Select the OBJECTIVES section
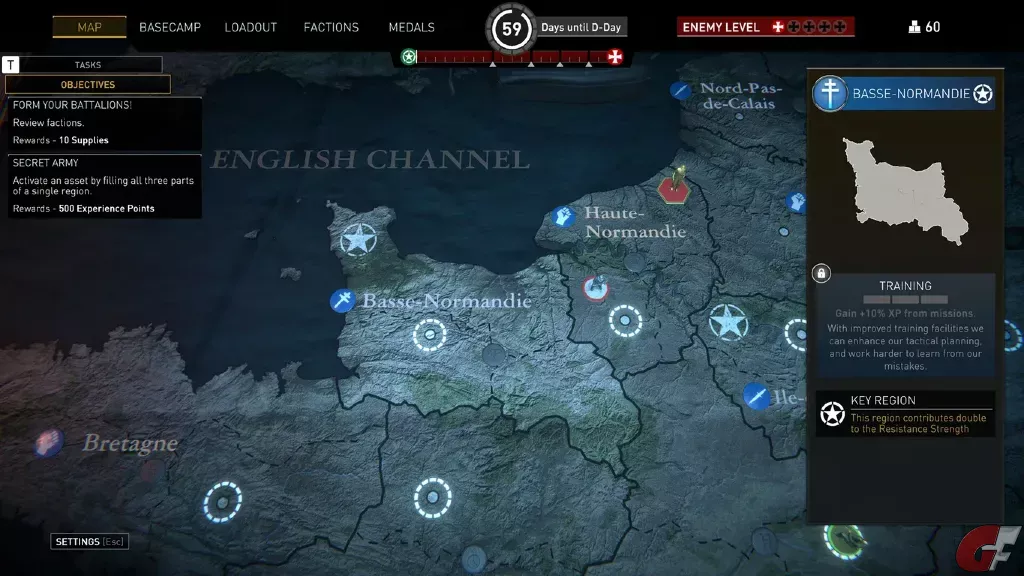The height and width of the screenshot is (576, 1024). coord(87,85)
